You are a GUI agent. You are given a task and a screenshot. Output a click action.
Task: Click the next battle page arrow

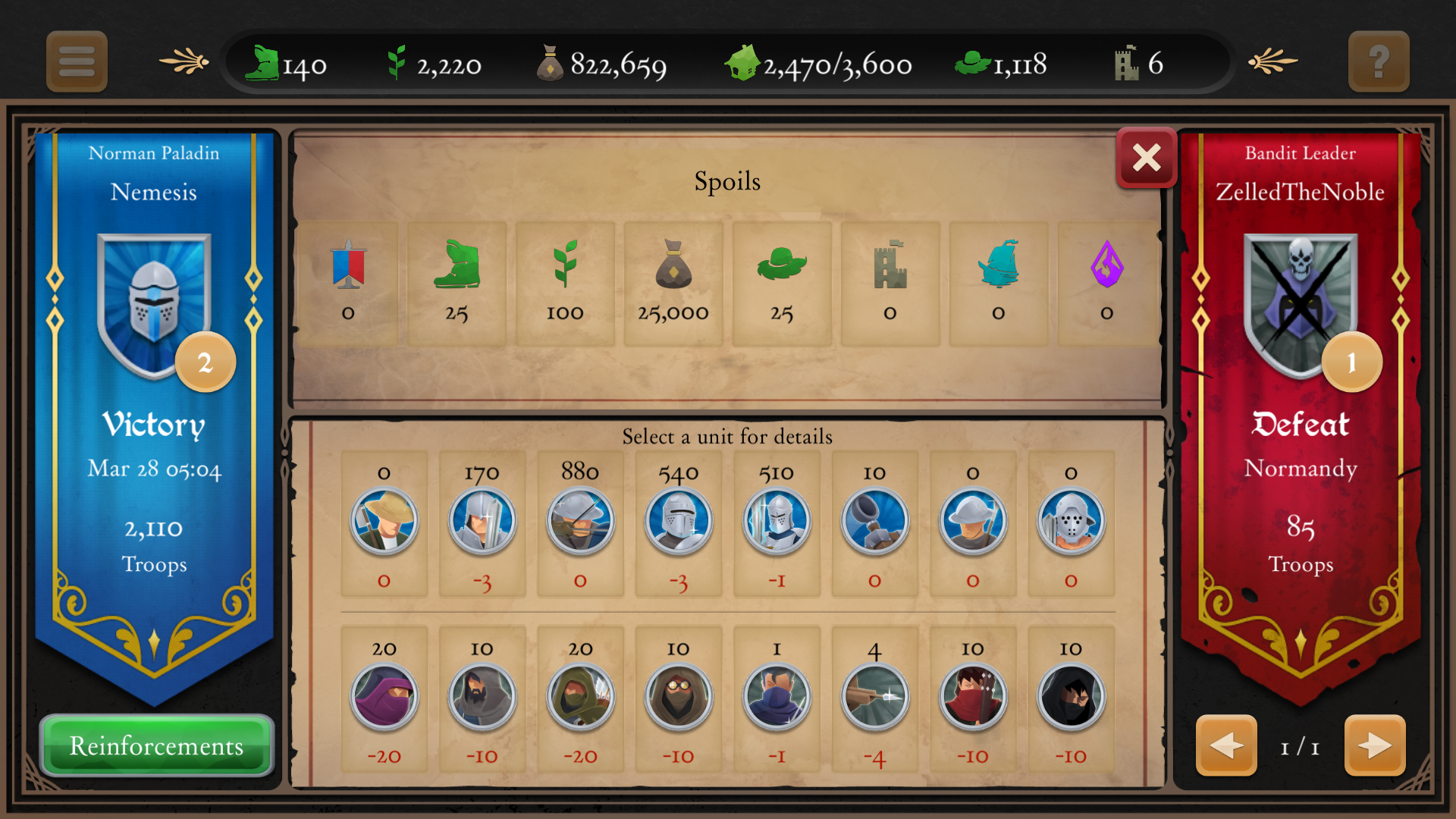(x=1374, y=746)
